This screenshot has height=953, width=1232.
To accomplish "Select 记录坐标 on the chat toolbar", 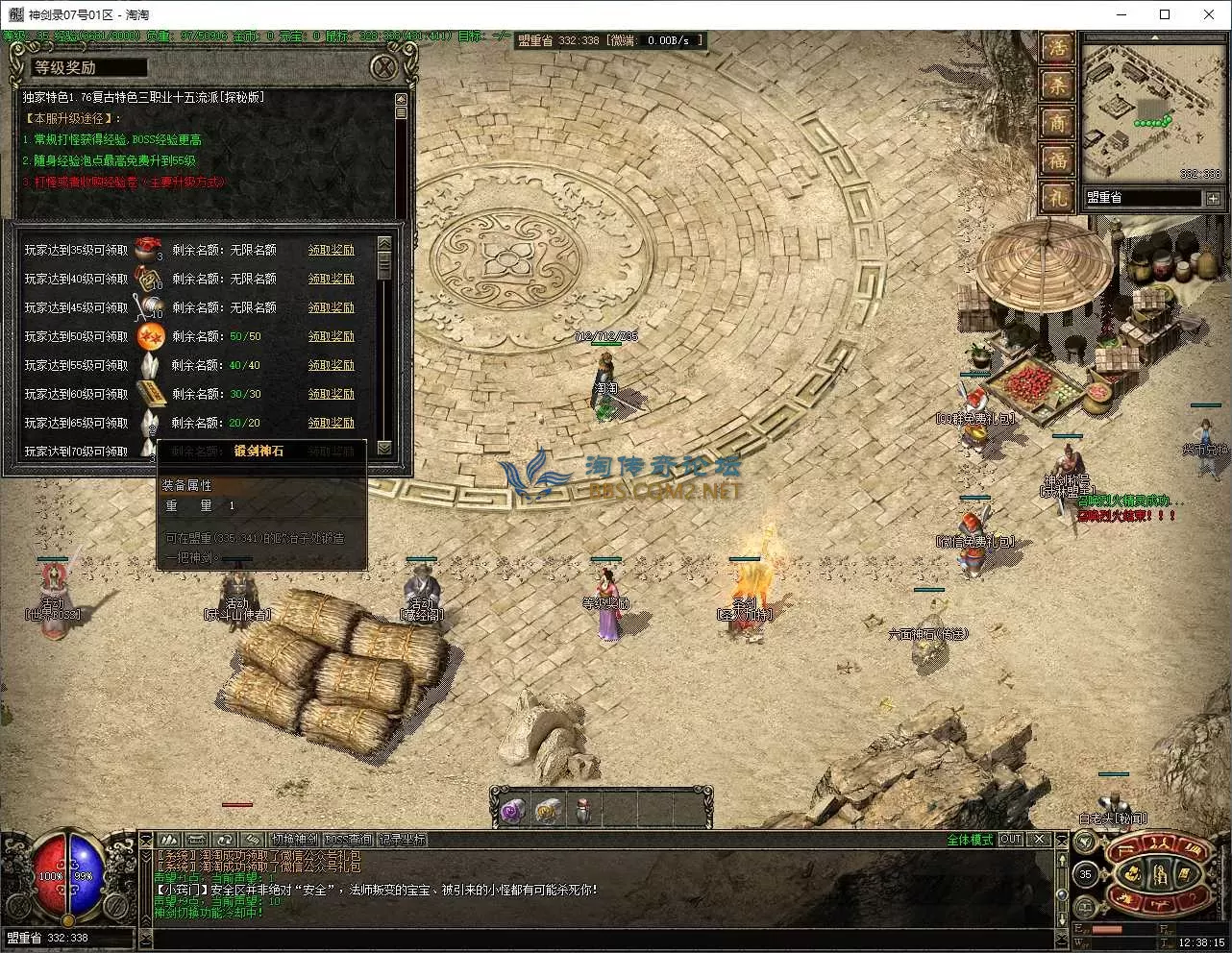I will pyautogui.click(x=402, y=838).
